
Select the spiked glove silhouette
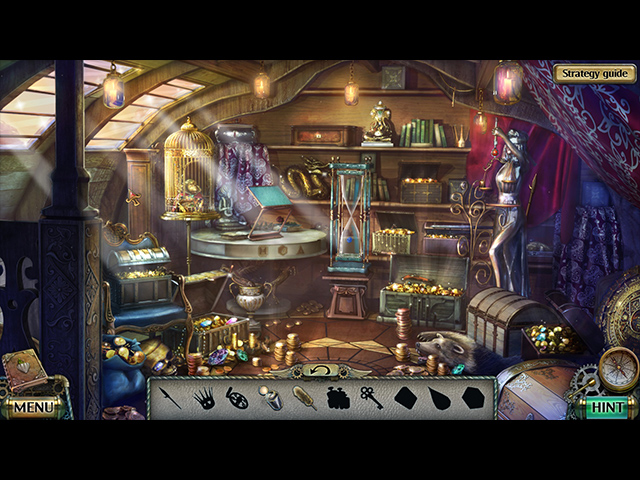[203, 398]
